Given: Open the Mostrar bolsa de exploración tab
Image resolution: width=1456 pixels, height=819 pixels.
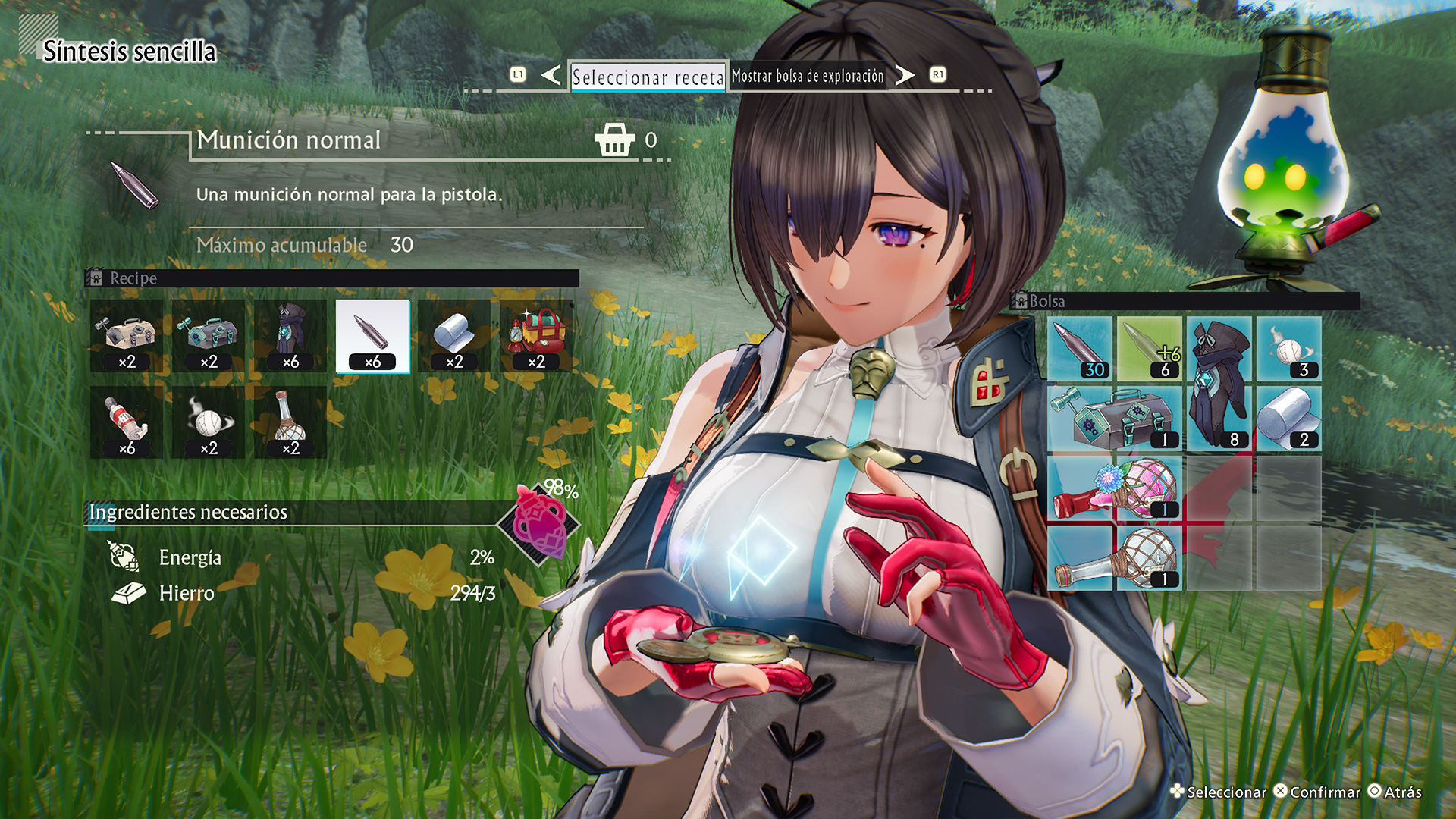Looking at the screenshot, I should tap(807, 77).
